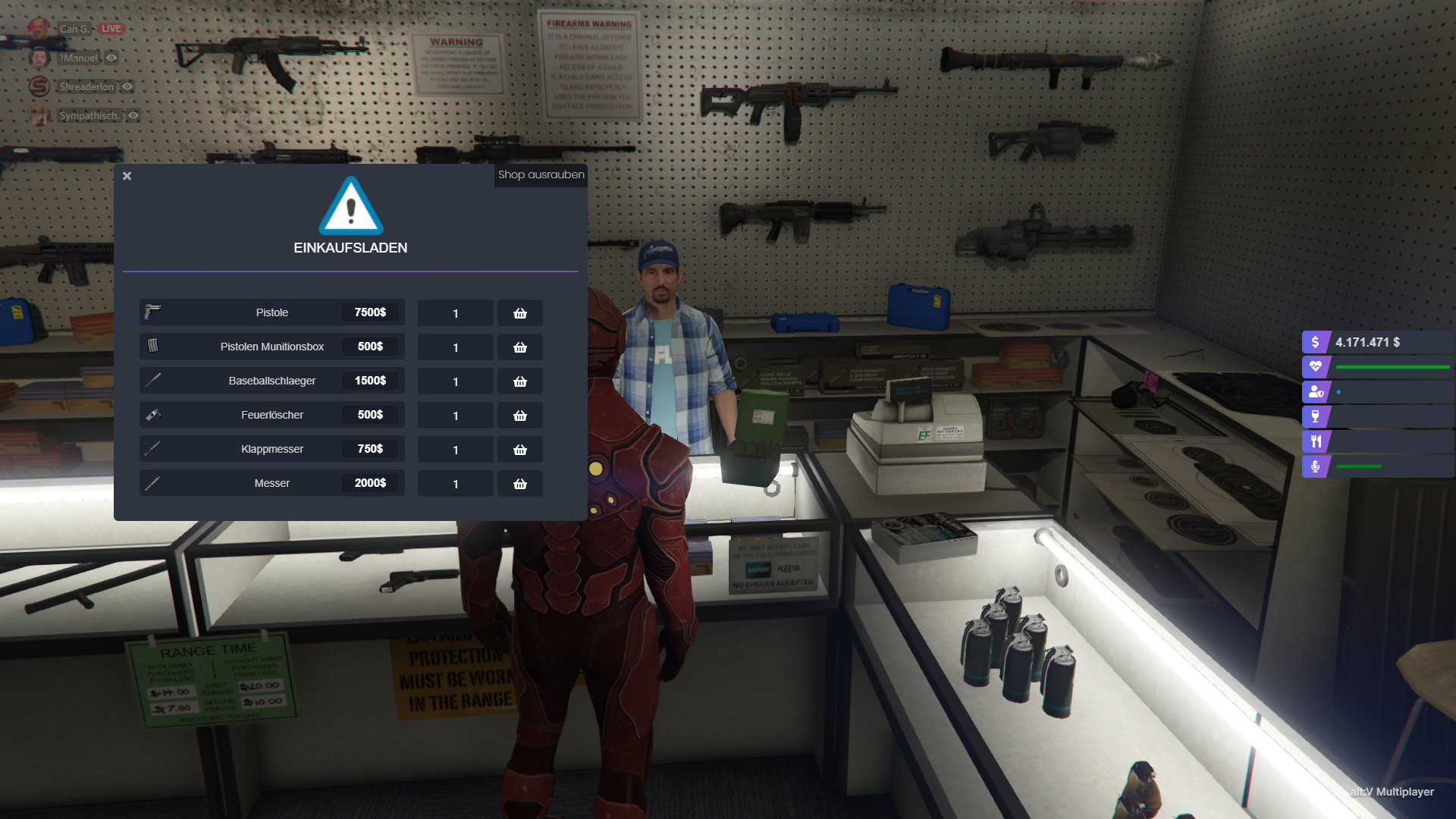Buy the Pistolen Munitionsbox via basket icon
Viewport: 1456px width, 819px height.
[x=520, y=347]
